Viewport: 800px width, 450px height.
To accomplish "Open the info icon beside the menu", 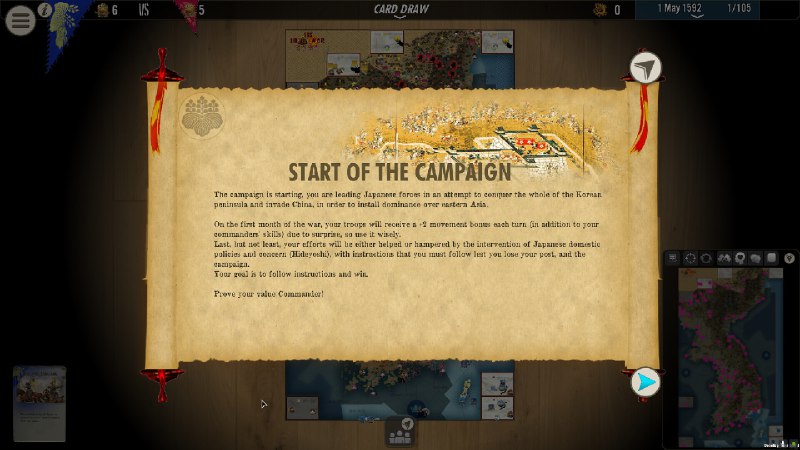I will point(45,10).
